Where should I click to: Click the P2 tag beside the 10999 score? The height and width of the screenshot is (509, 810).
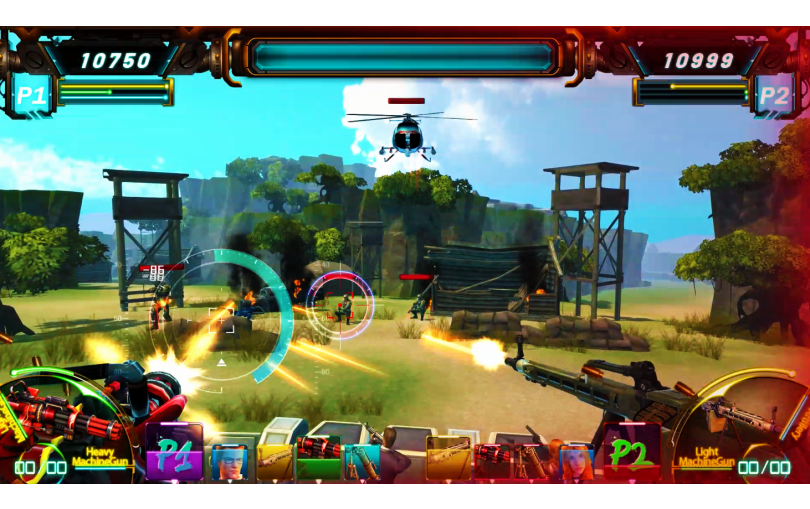click(x=774, y=95)
